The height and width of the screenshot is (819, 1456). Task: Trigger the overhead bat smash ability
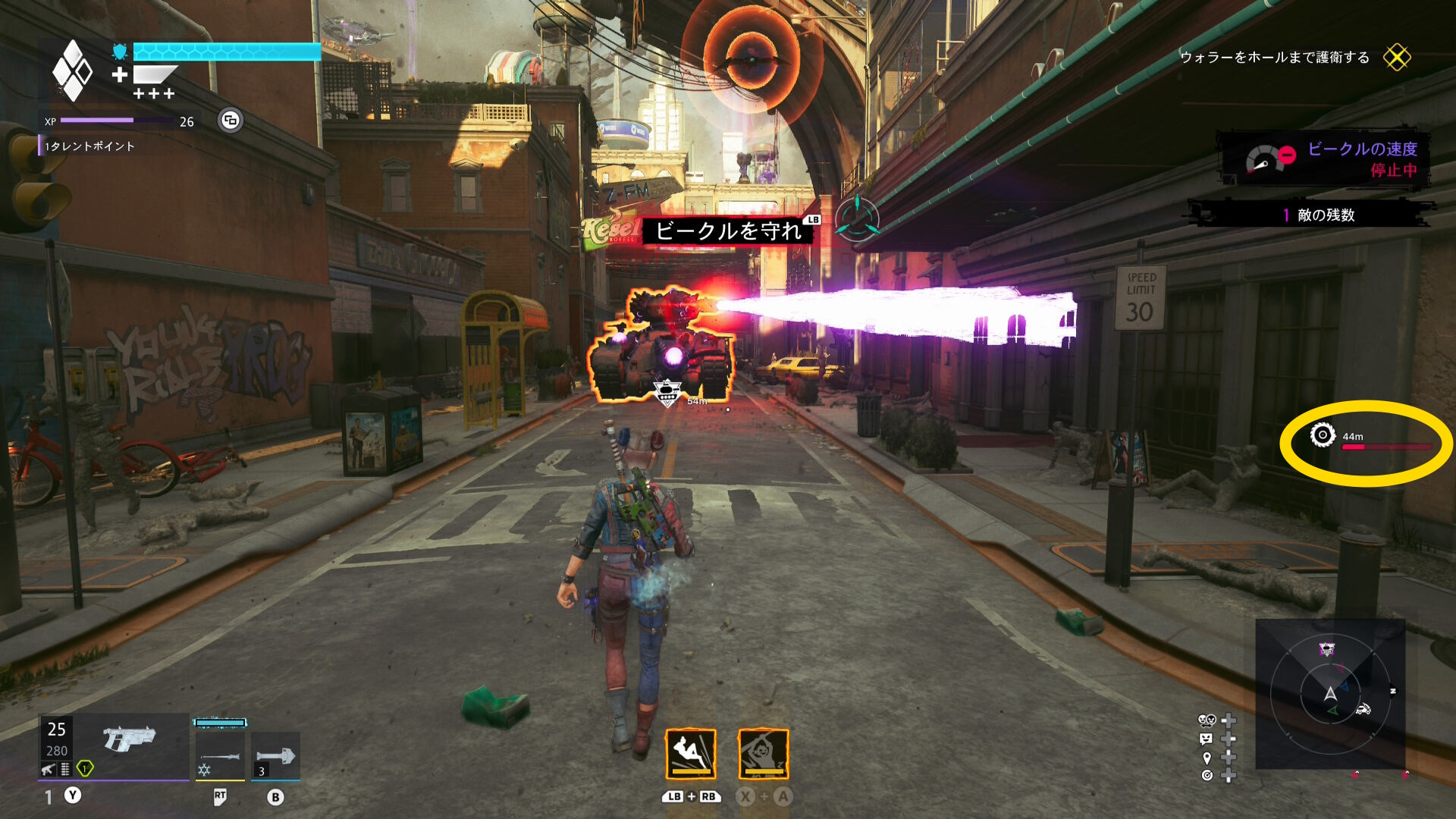pyautogui.click(x=763, y=754)
